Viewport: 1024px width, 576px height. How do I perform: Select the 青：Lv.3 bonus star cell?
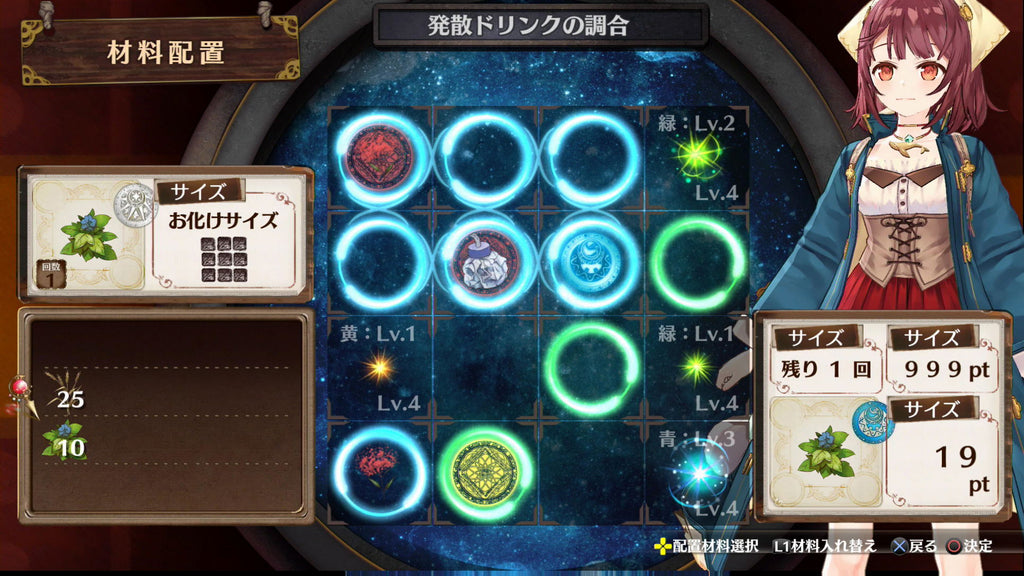(697, 472)
